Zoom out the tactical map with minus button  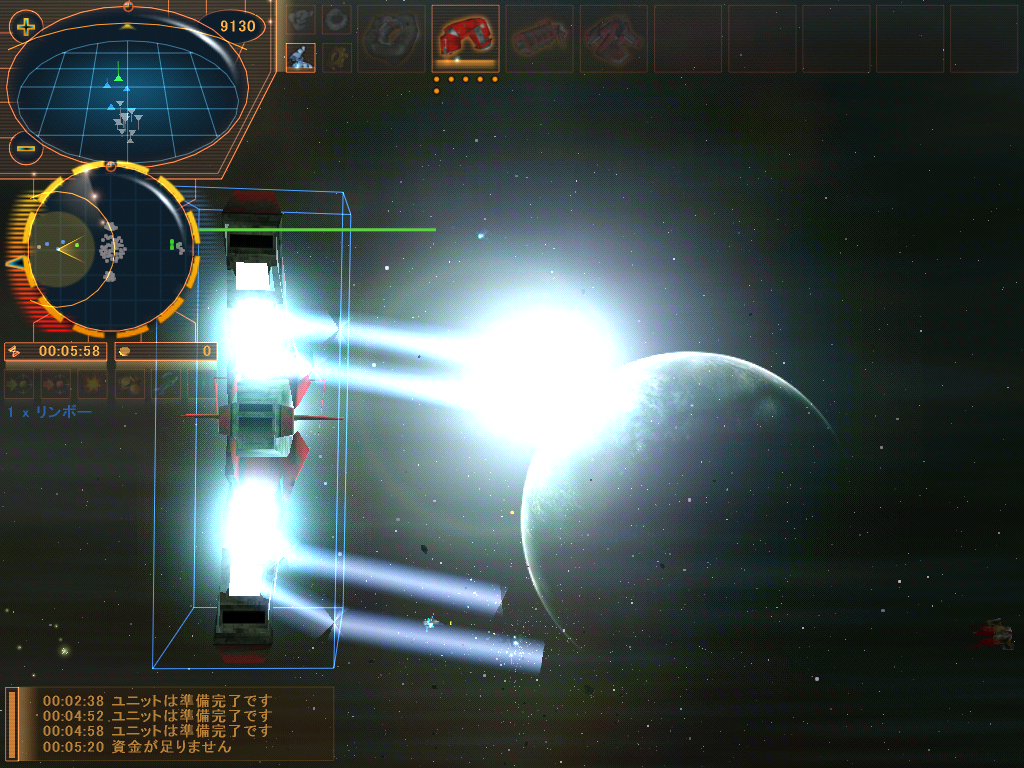click(x=26, y=149)
